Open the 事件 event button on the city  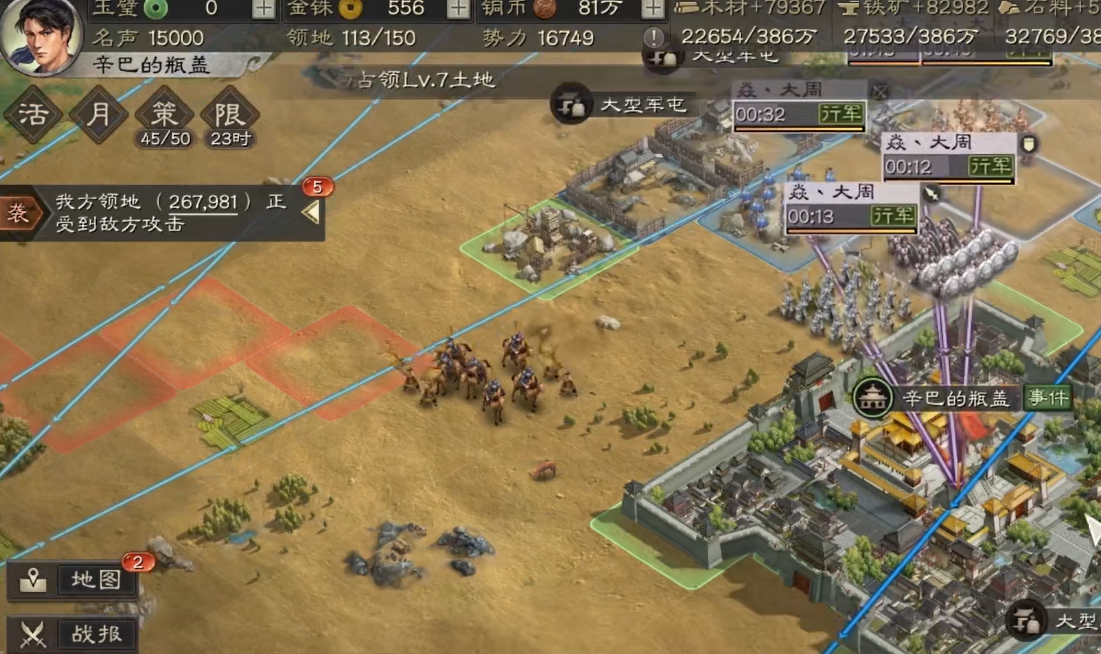click(1047, 398)
